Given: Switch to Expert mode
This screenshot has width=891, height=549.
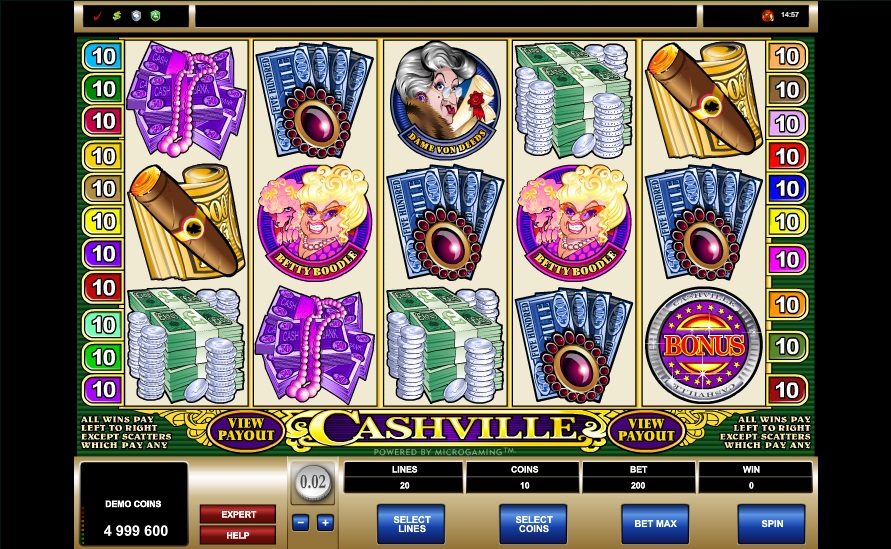Looking at the screenshot, I should click(x=238, y=514).
